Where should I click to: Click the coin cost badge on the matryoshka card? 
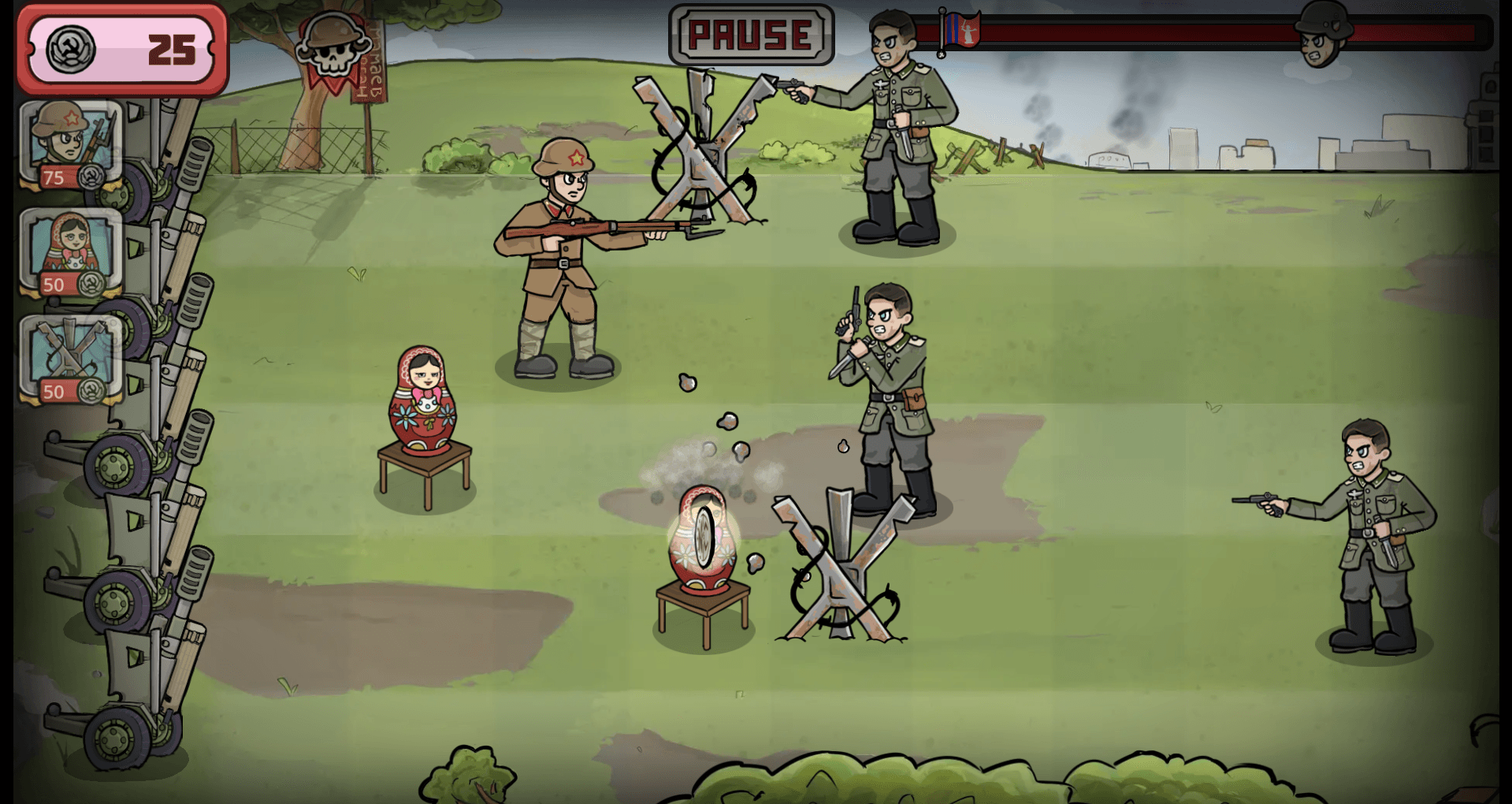54,285
